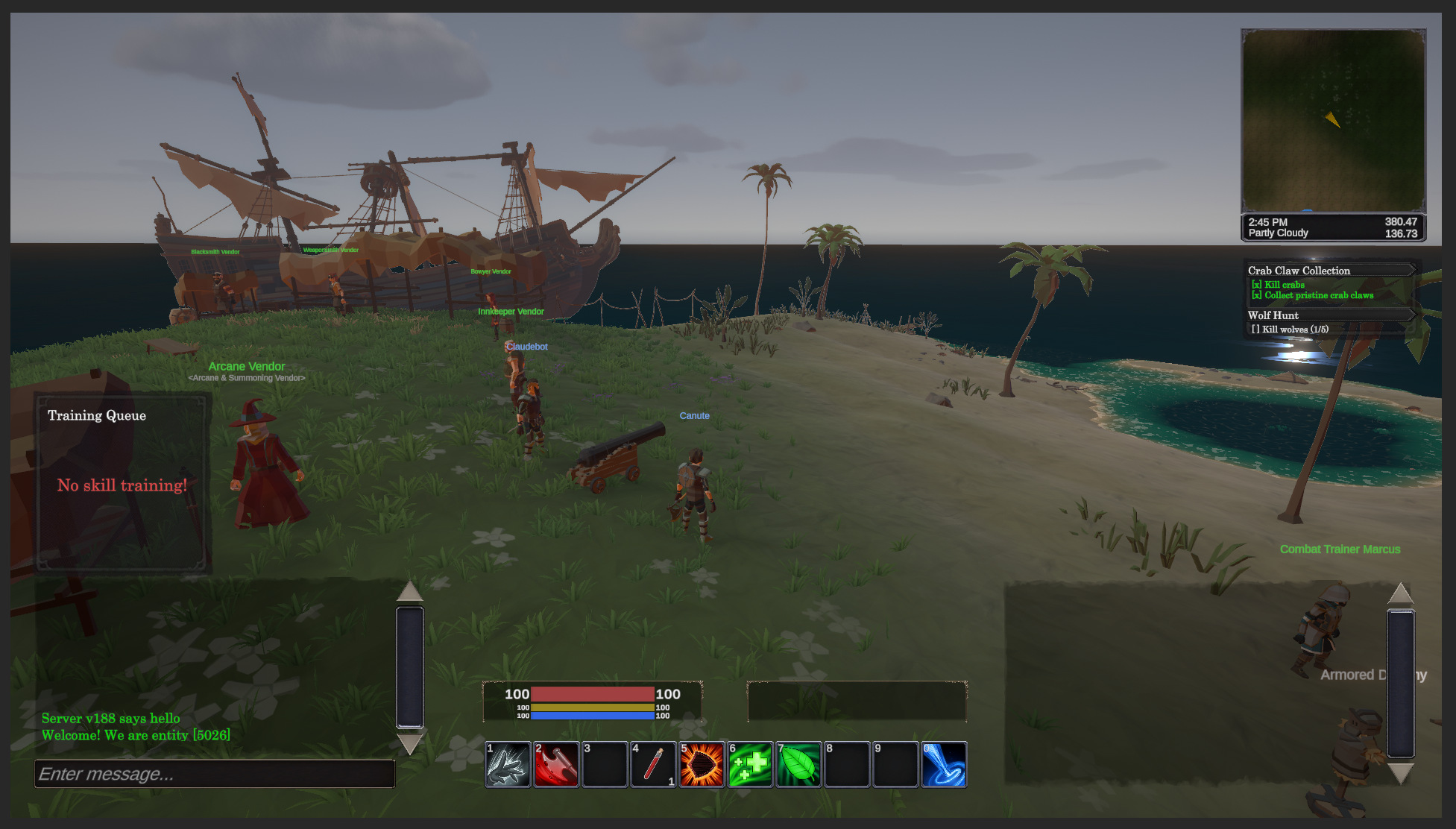The height and width of the screenshot is (829, 1456).
Task: Collapse the Wolf Hunt quest entry
Action: pyautogui.click(x=1413, y=315)
